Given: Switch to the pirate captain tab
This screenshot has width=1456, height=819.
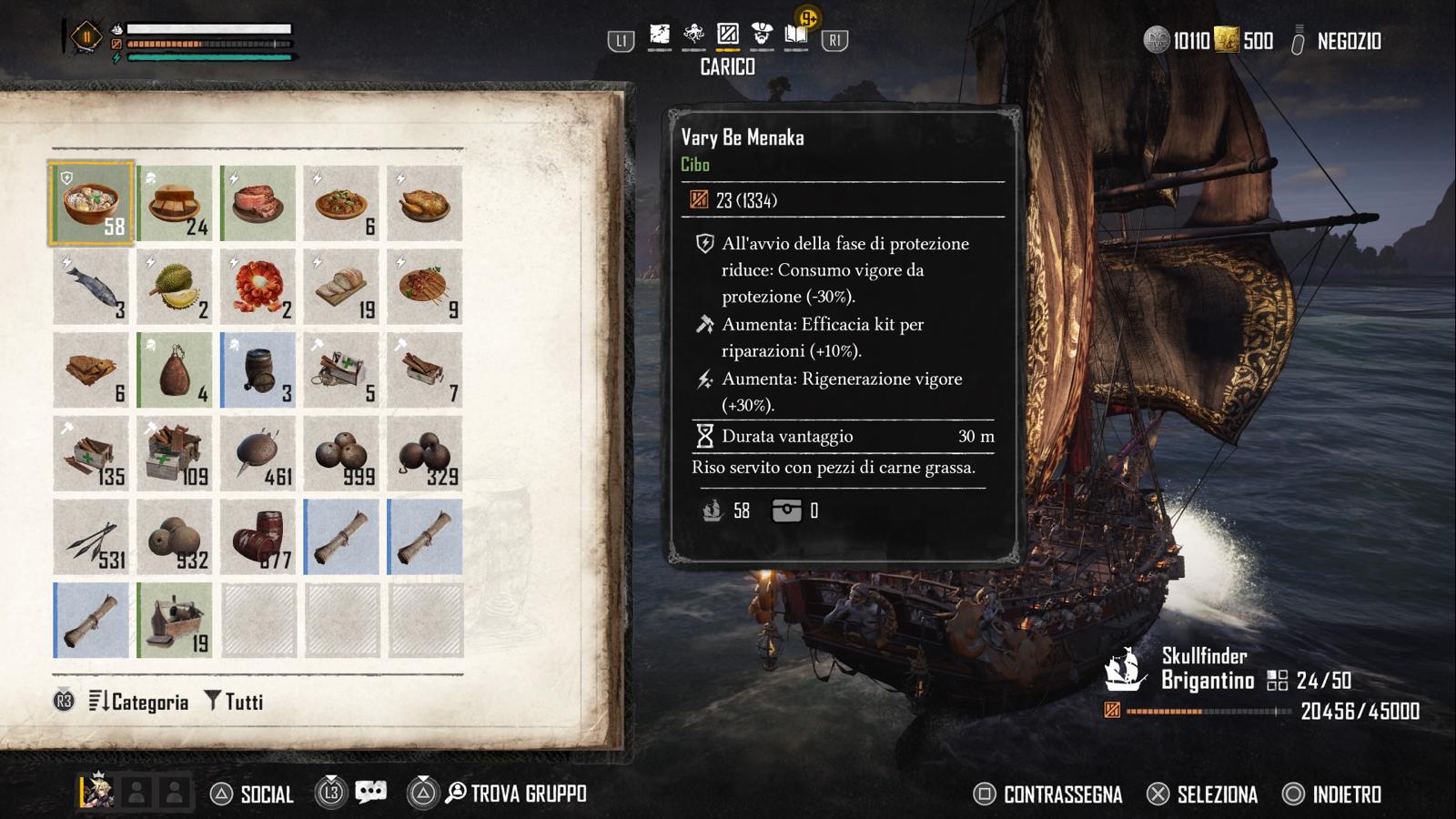Looking at the screenshot, I should click(x=762, y=35).
